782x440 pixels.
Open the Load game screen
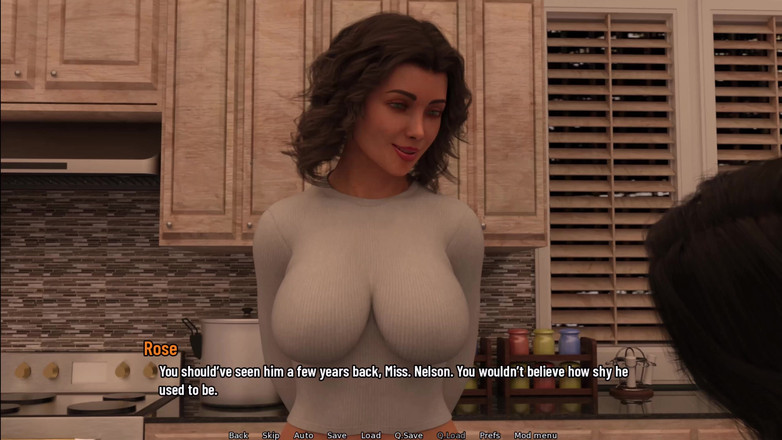coord(371,435)
